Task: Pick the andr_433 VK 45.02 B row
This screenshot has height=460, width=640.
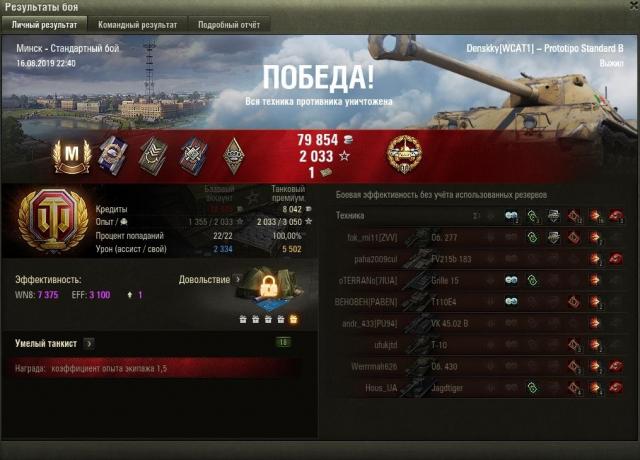Action: (x=480, y=322)
